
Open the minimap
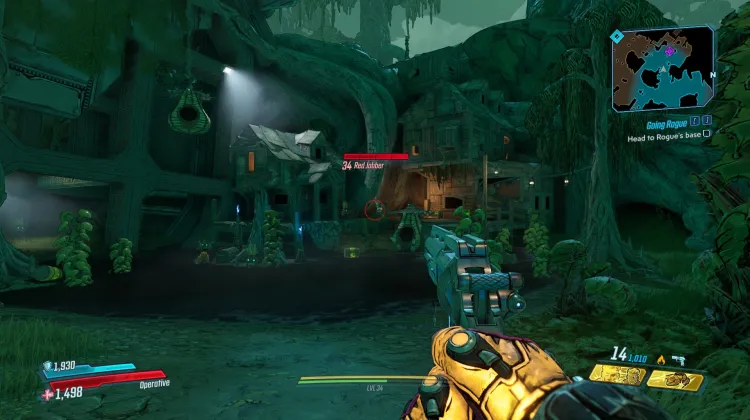tap(664, 69)
